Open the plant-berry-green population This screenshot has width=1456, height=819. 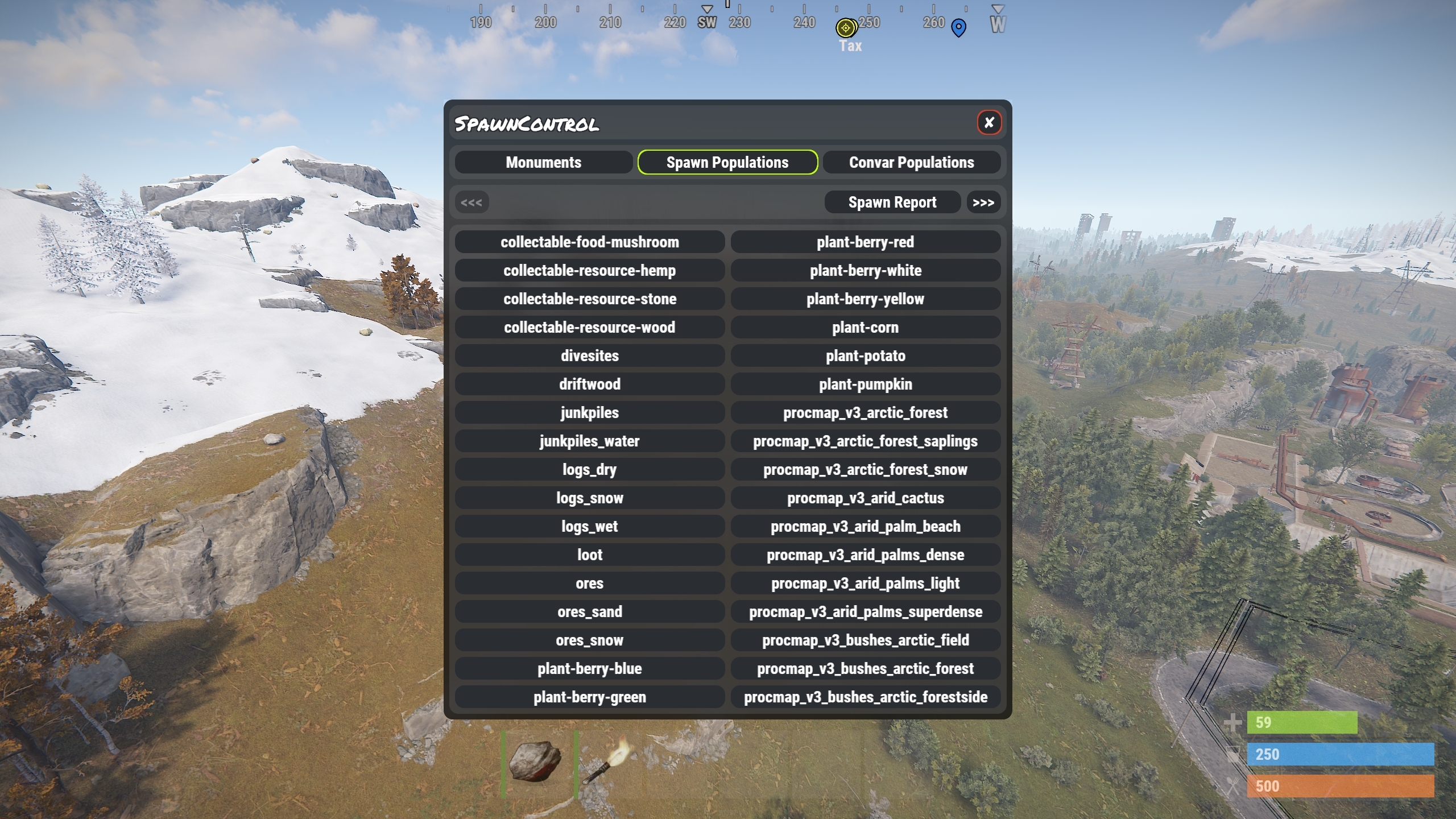pos(589,697)
